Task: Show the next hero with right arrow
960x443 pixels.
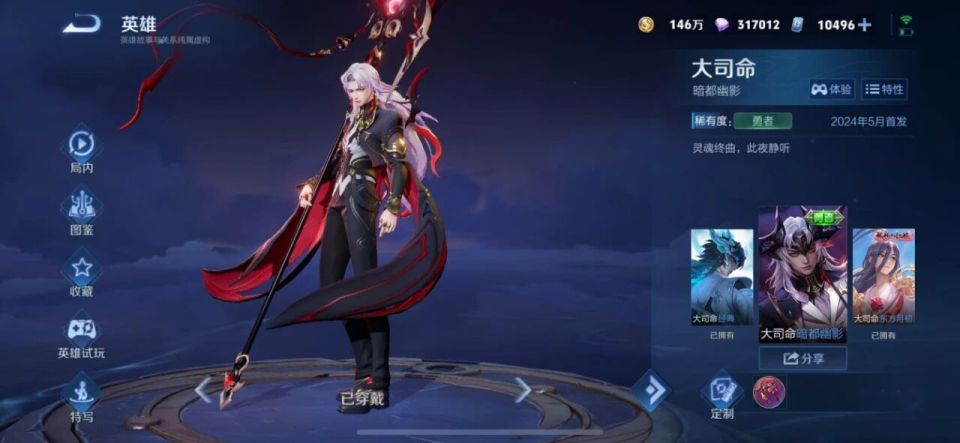Action: click(522, 389)
